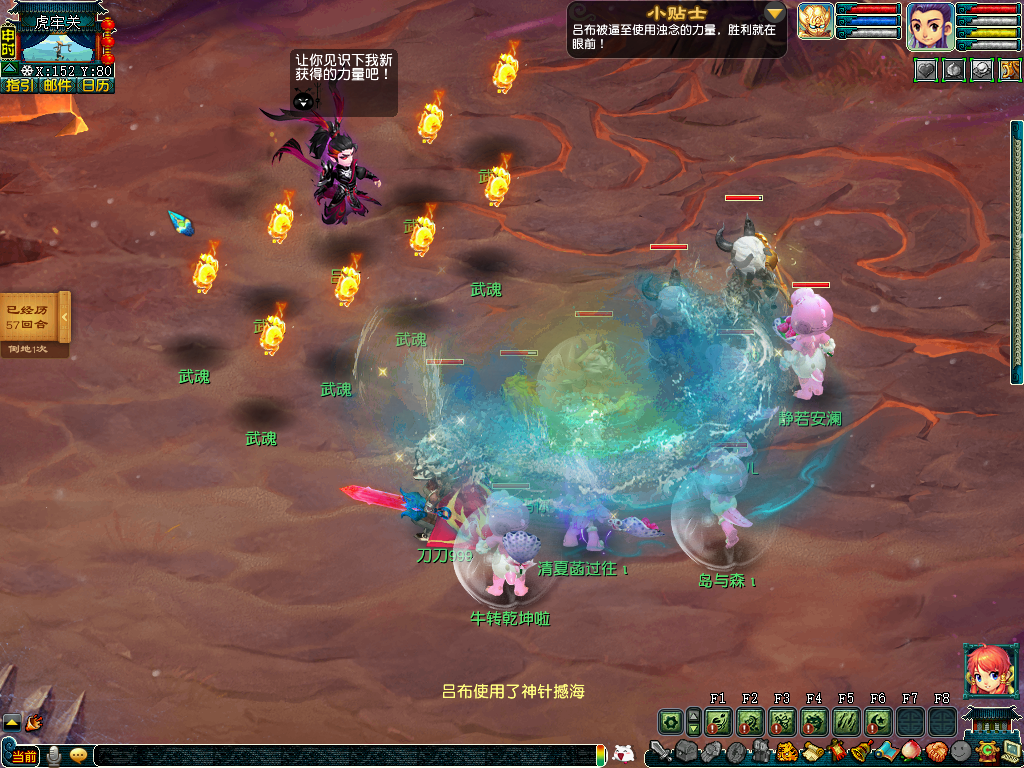Collapse the minimap with the teal arrow
The height and width of the screenshot is (768, 1024).
click(x=9, y=70)
